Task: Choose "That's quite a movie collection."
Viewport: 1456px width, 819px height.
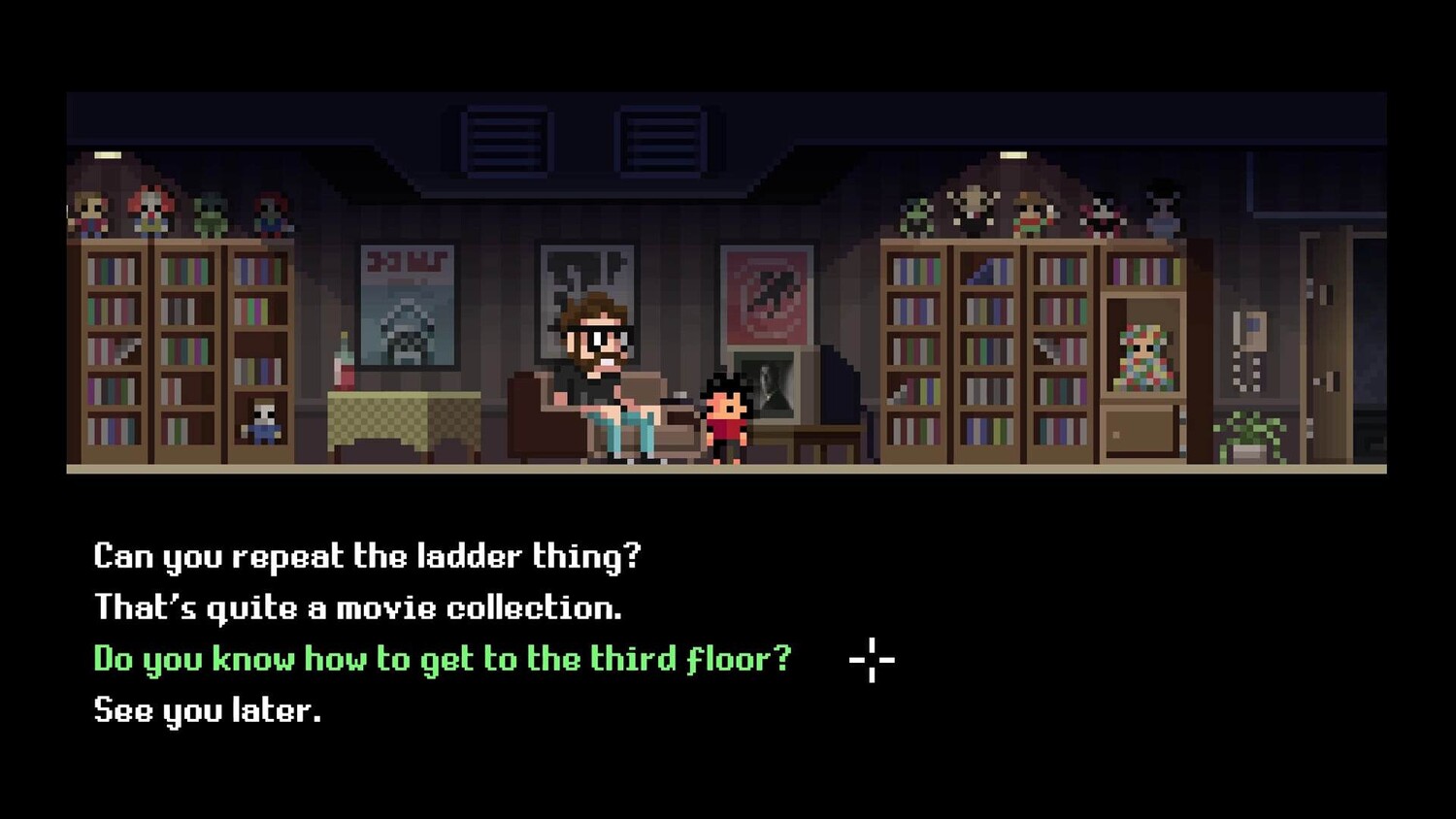Action: pyautogui.click(x=357, y=607)
